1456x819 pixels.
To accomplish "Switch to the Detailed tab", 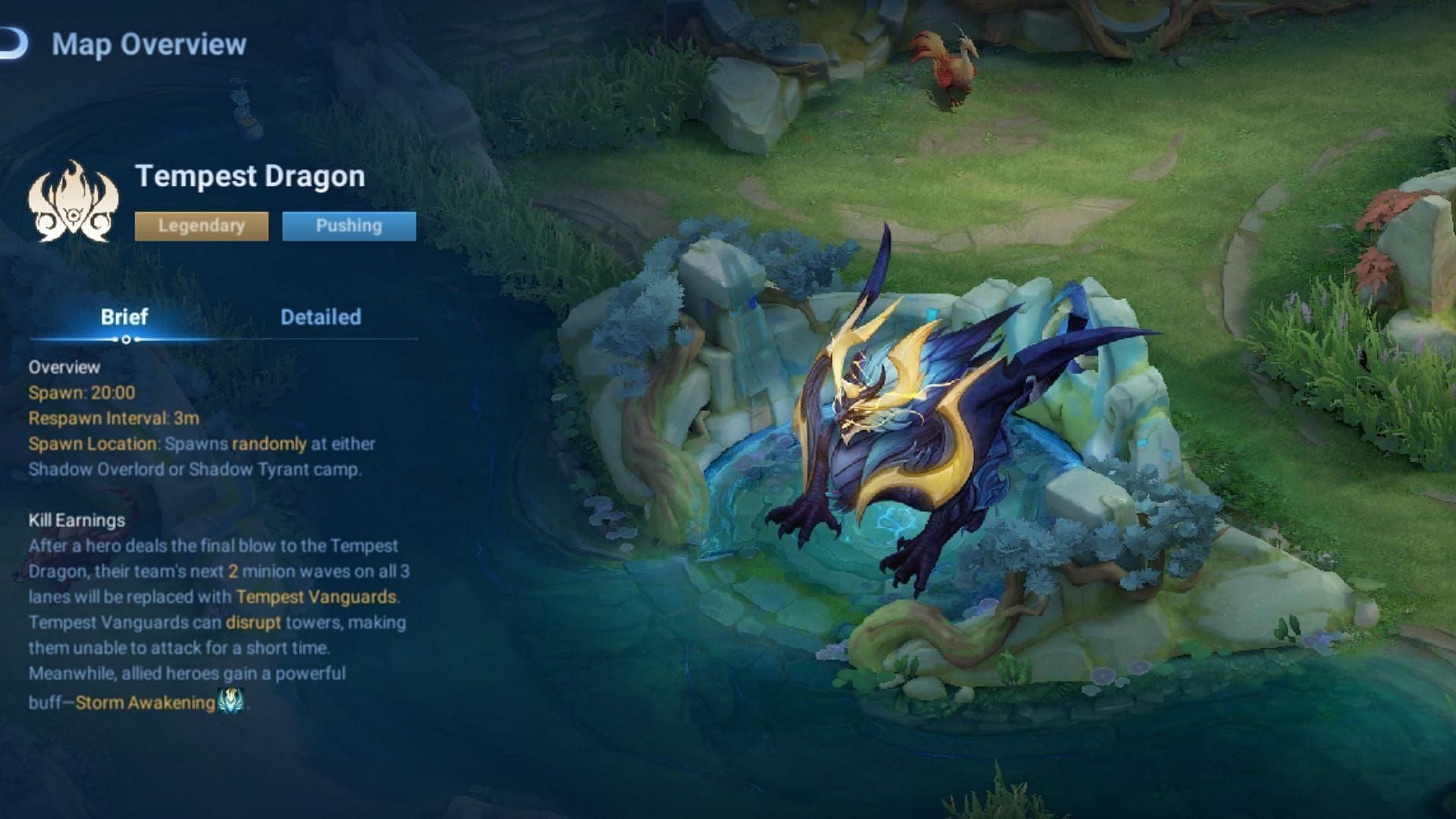I will point(322,317).
